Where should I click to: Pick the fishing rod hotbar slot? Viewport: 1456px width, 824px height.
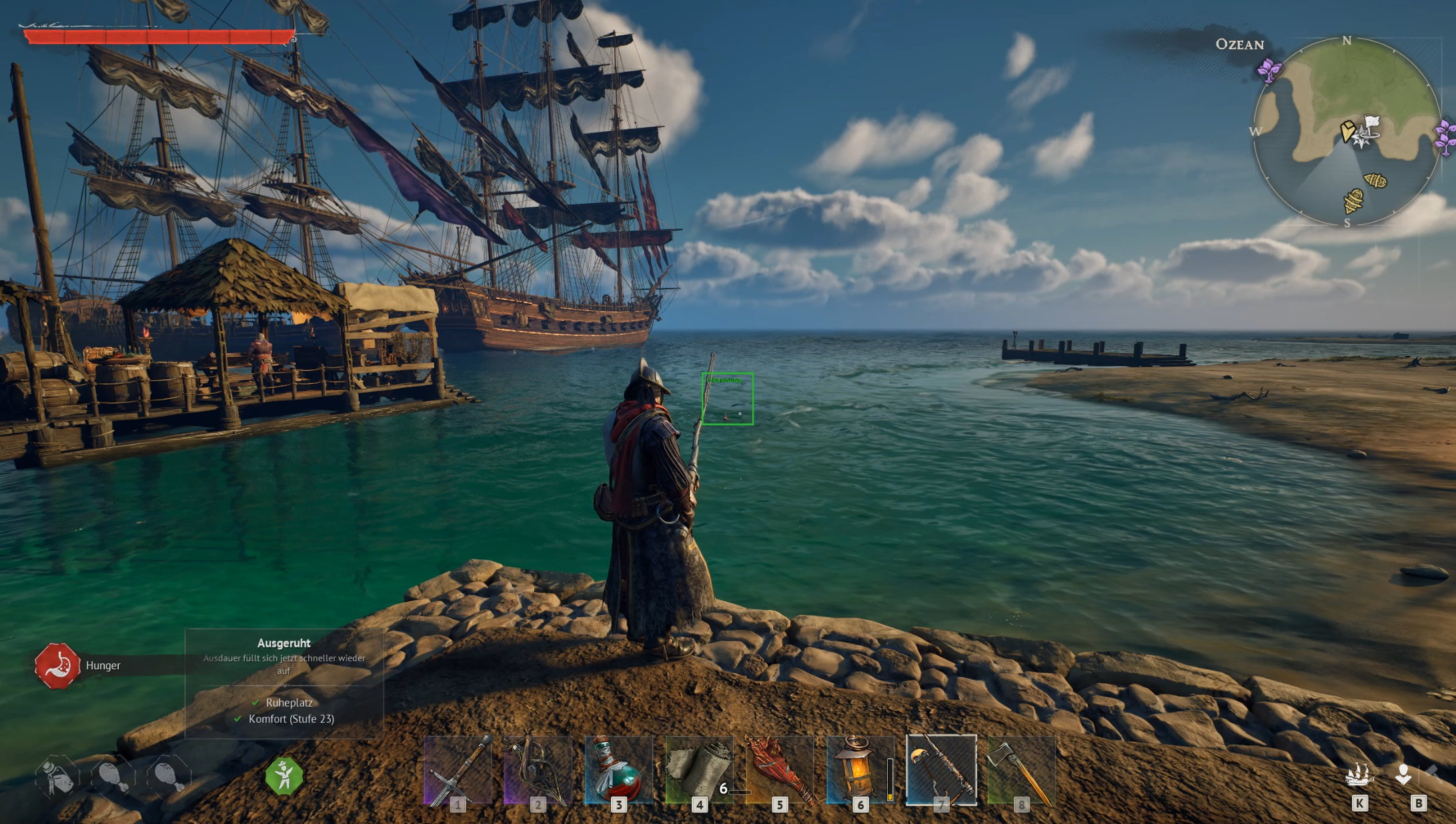940,770
